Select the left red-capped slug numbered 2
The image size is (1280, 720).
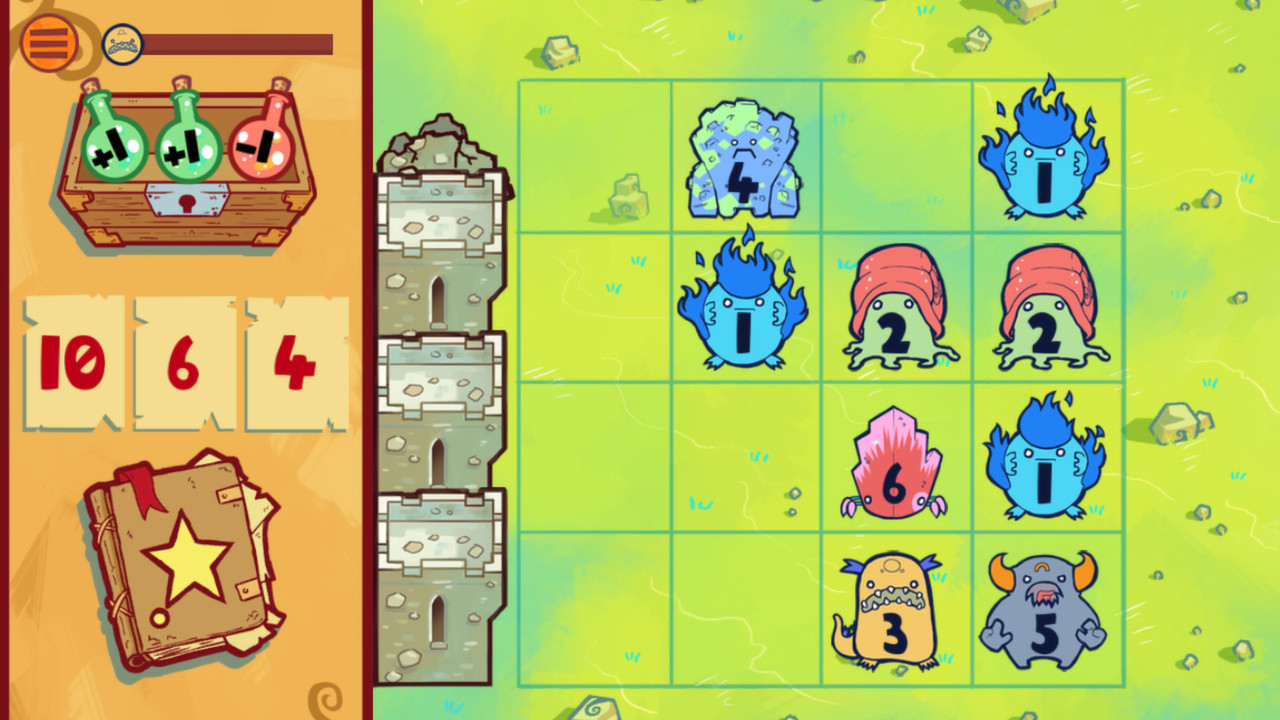coord(895,305)
